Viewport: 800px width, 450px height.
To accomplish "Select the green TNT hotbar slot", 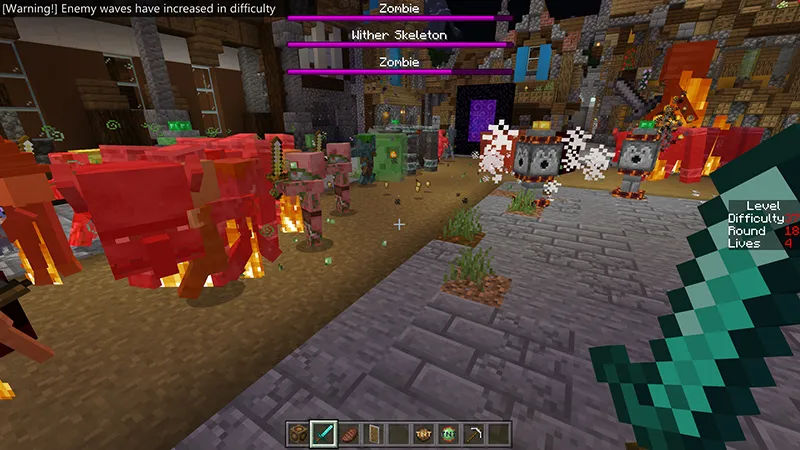I will [x=449, y=433].
